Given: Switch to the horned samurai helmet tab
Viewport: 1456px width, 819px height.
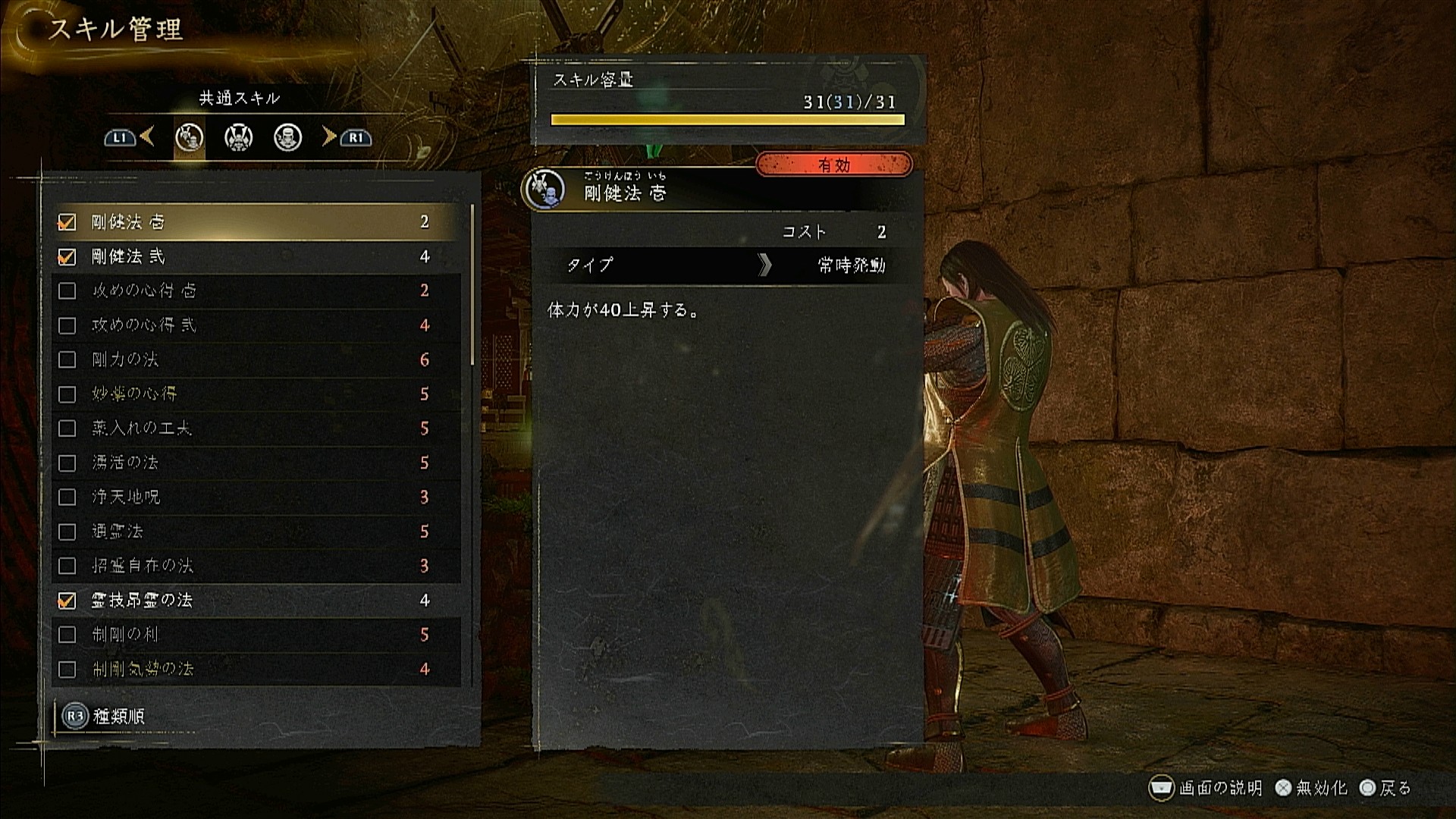Looking at the screenshot, I should pyautogui.click(x=238, y=138).
